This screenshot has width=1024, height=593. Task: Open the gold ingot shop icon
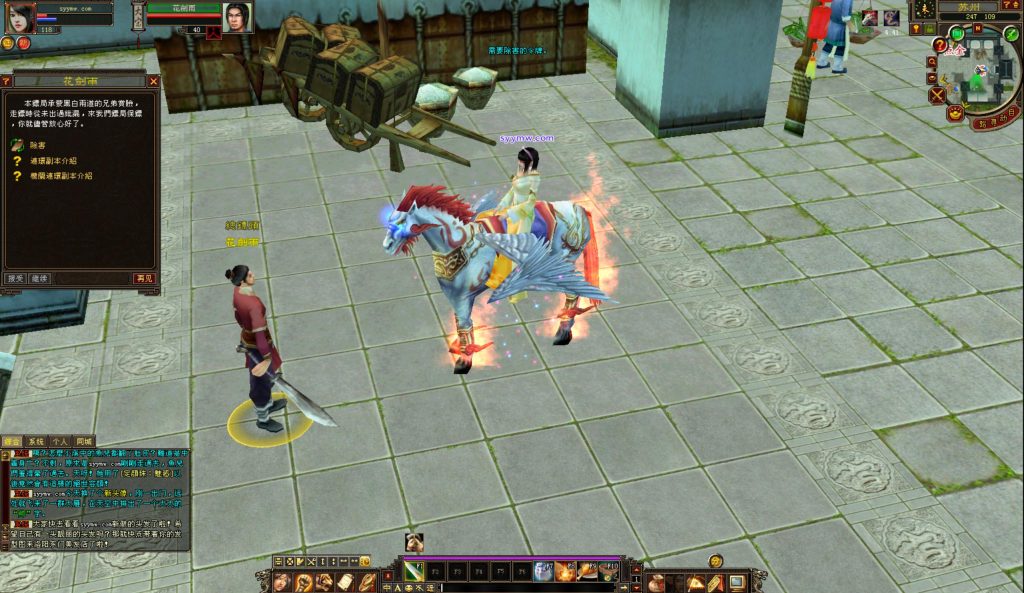pos(955,114)
